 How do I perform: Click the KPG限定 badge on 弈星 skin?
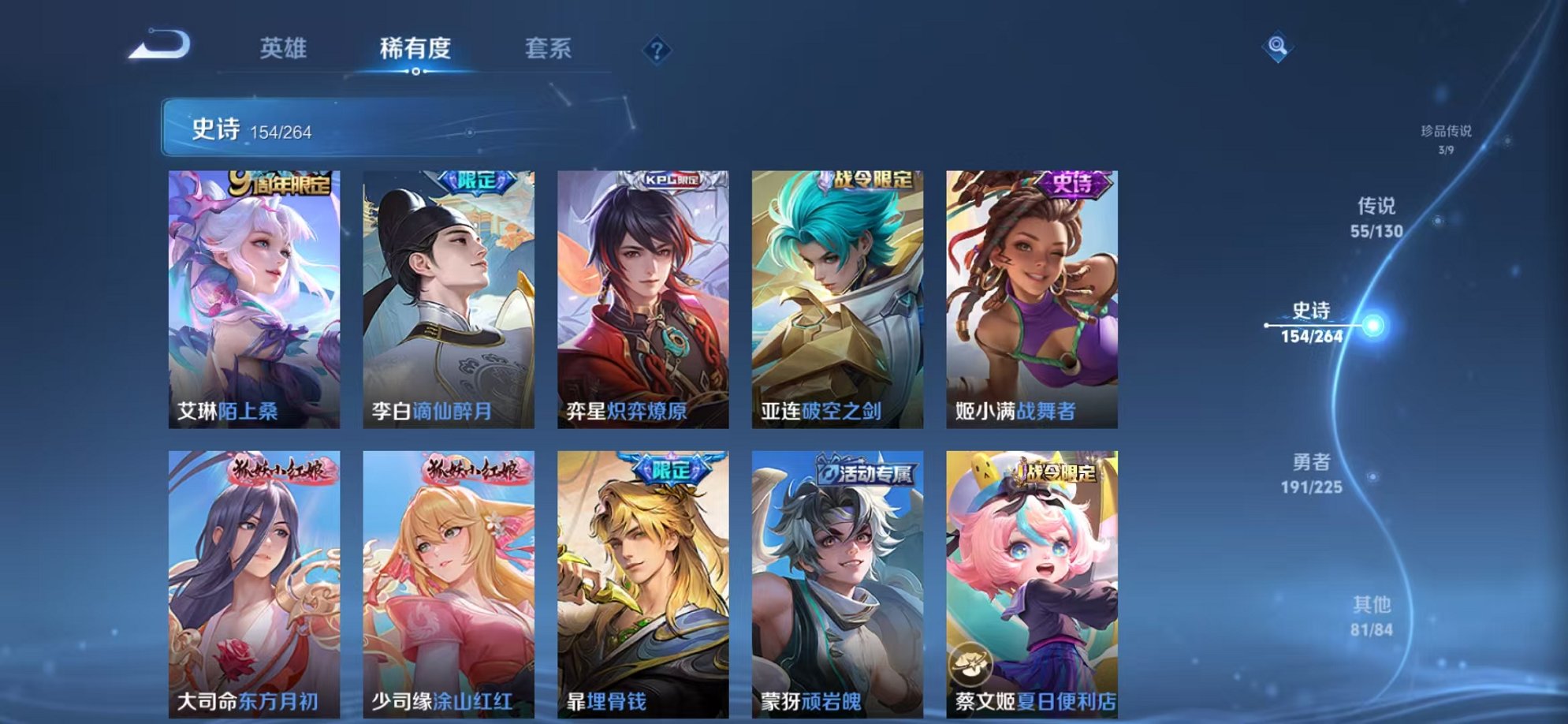(x=672, y=180)
